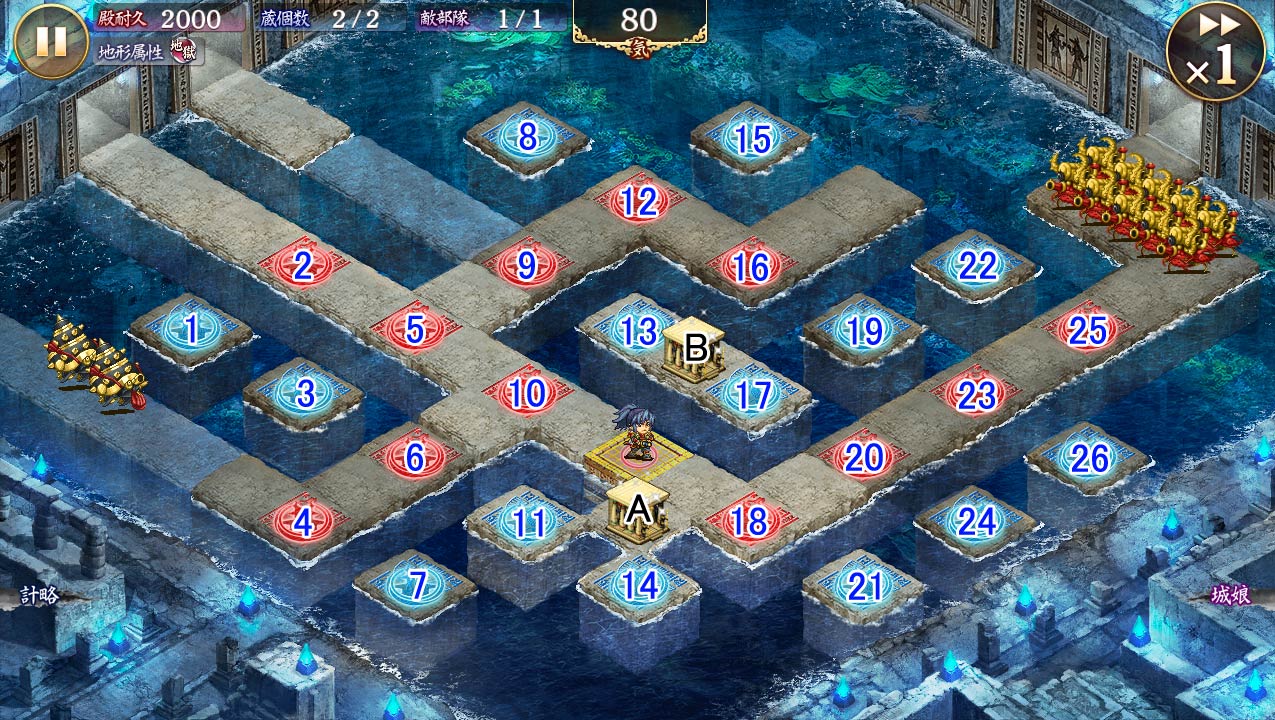The width and height of the screenshot is (1275, 720).
Task: Select blue deployment tile 15
Action: pos(751,139)
